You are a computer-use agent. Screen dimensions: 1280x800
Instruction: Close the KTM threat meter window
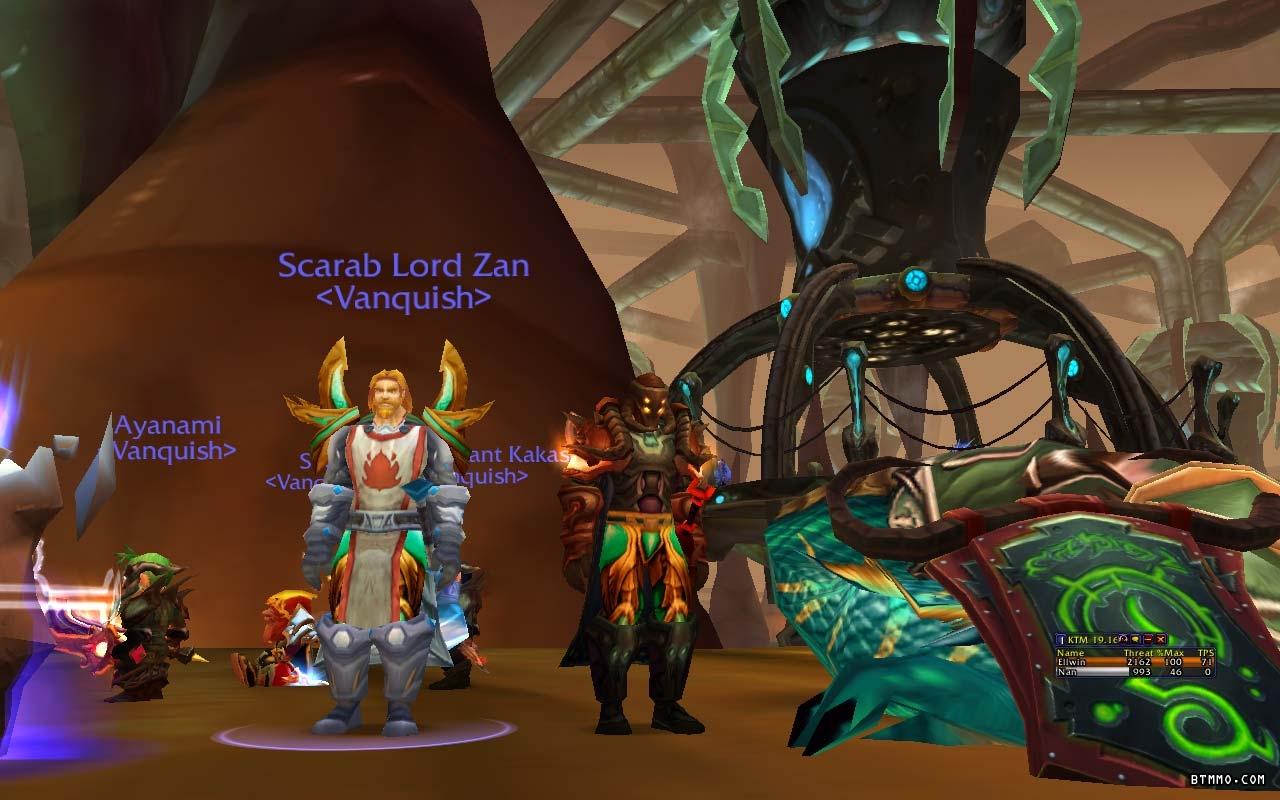tap(1161, 639)
